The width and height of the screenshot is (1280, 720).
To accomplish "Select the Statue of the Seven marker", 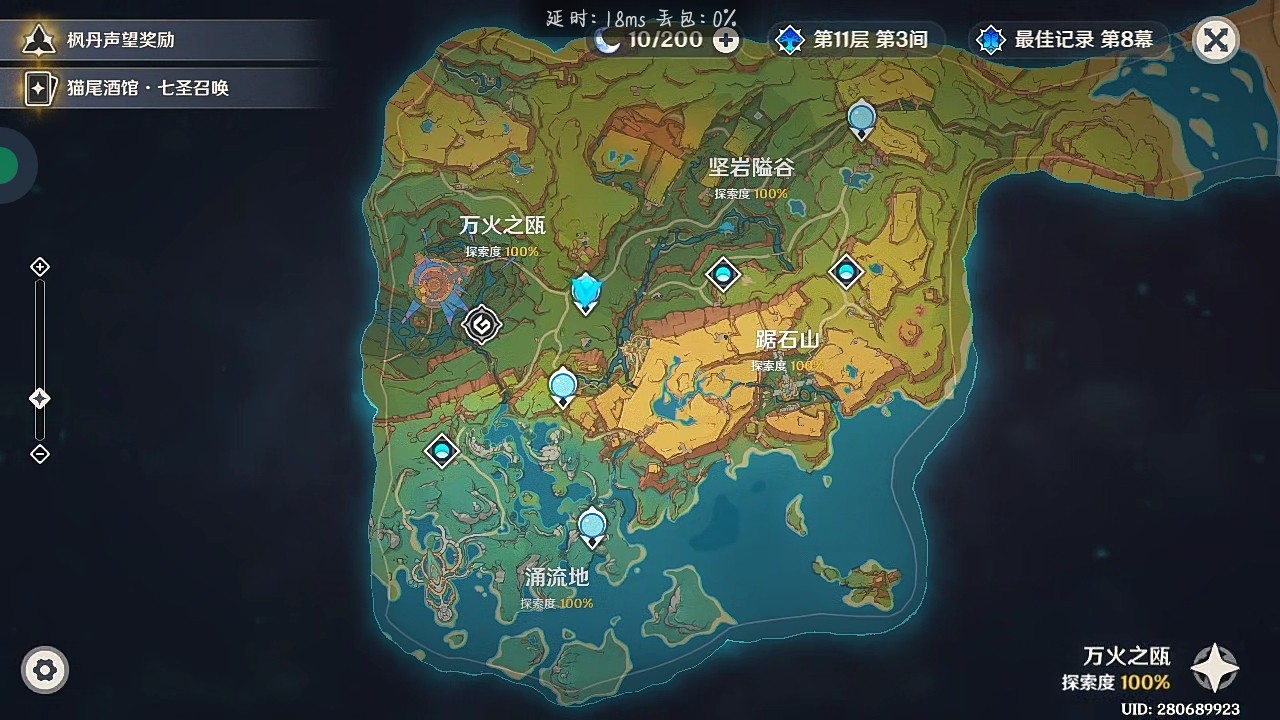I will coord(586,292).
